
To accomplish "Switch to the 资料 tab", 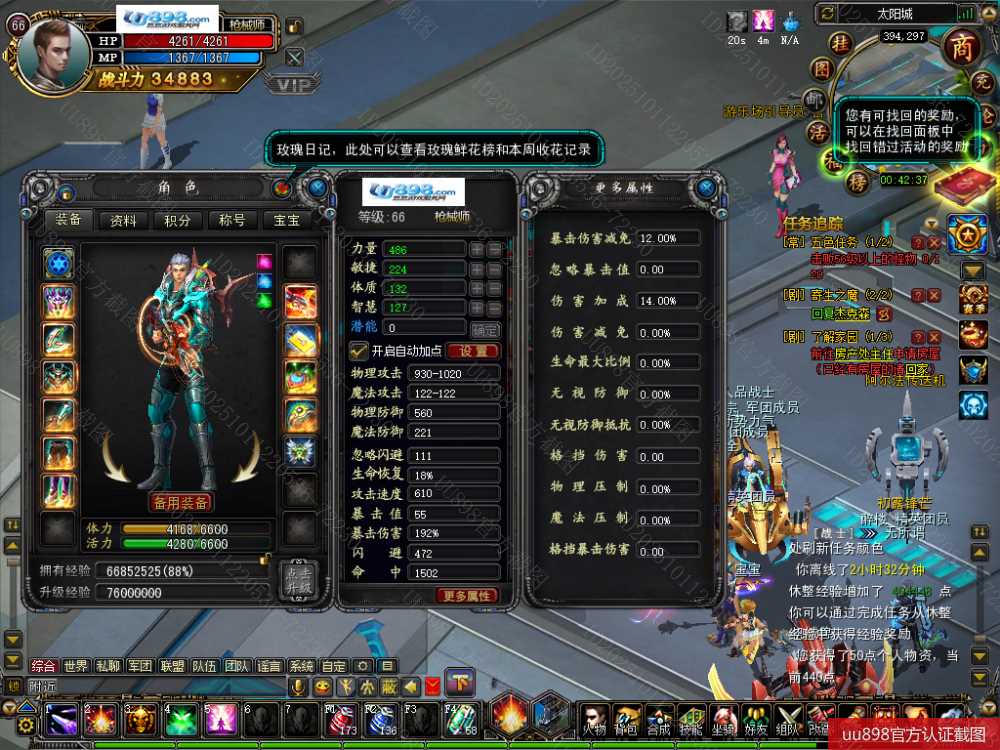I will pos(124,221).
